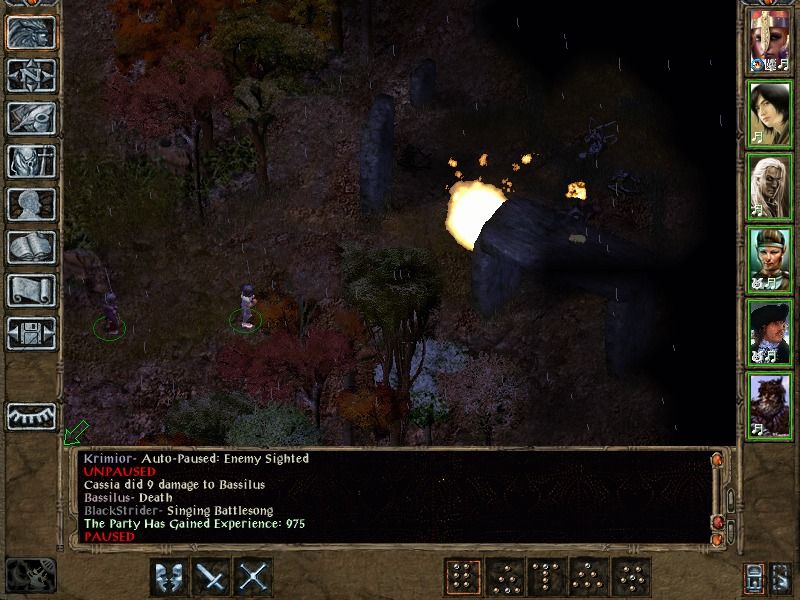This screenshot has width=800, height=600.
Task: Select the first highlighted party formation
Action: point(462,576)
